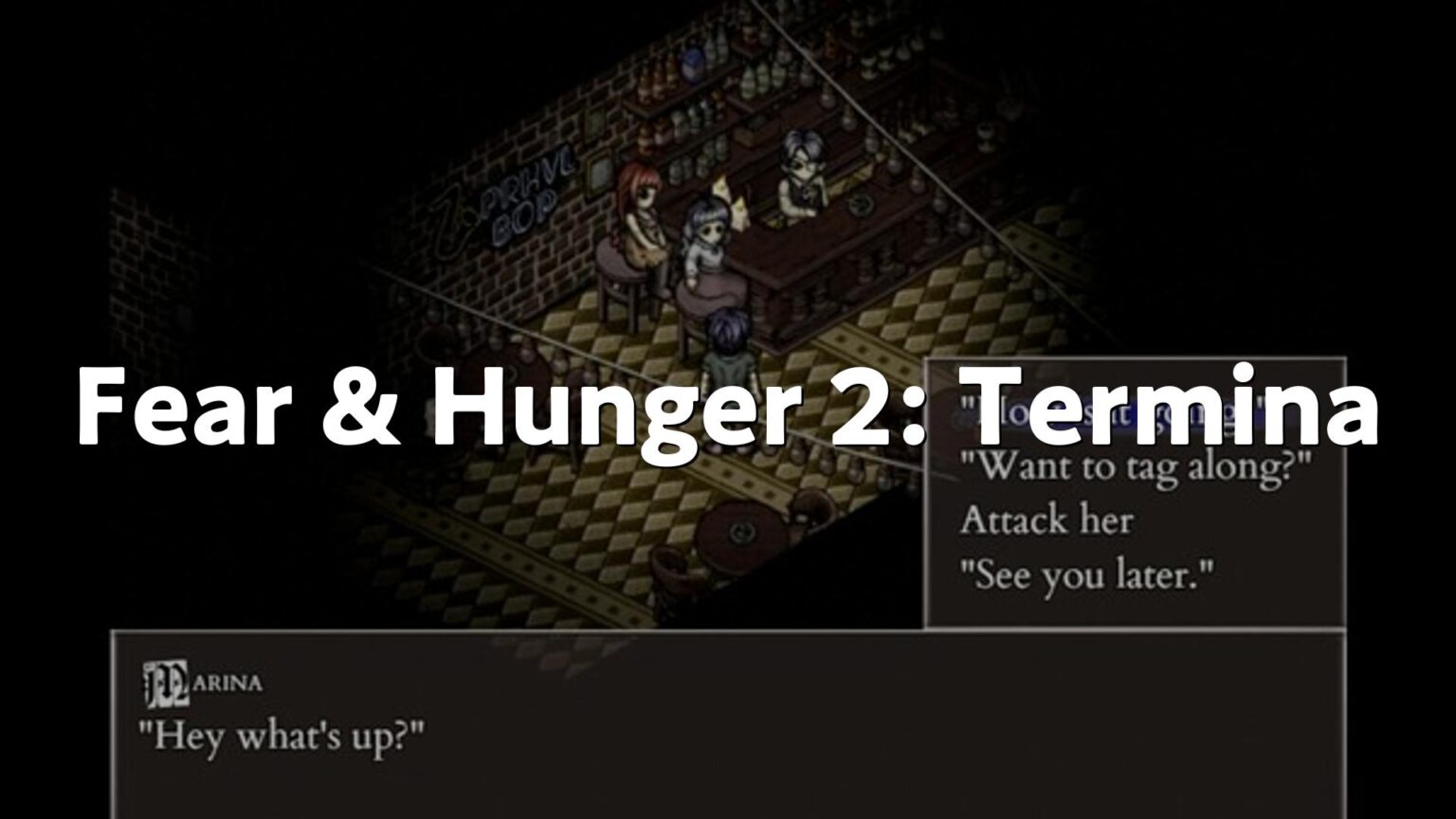Click the blue jug on the top shelf
The height and width of the screenshot is (819, 1456).
click(x=693, y=64)
